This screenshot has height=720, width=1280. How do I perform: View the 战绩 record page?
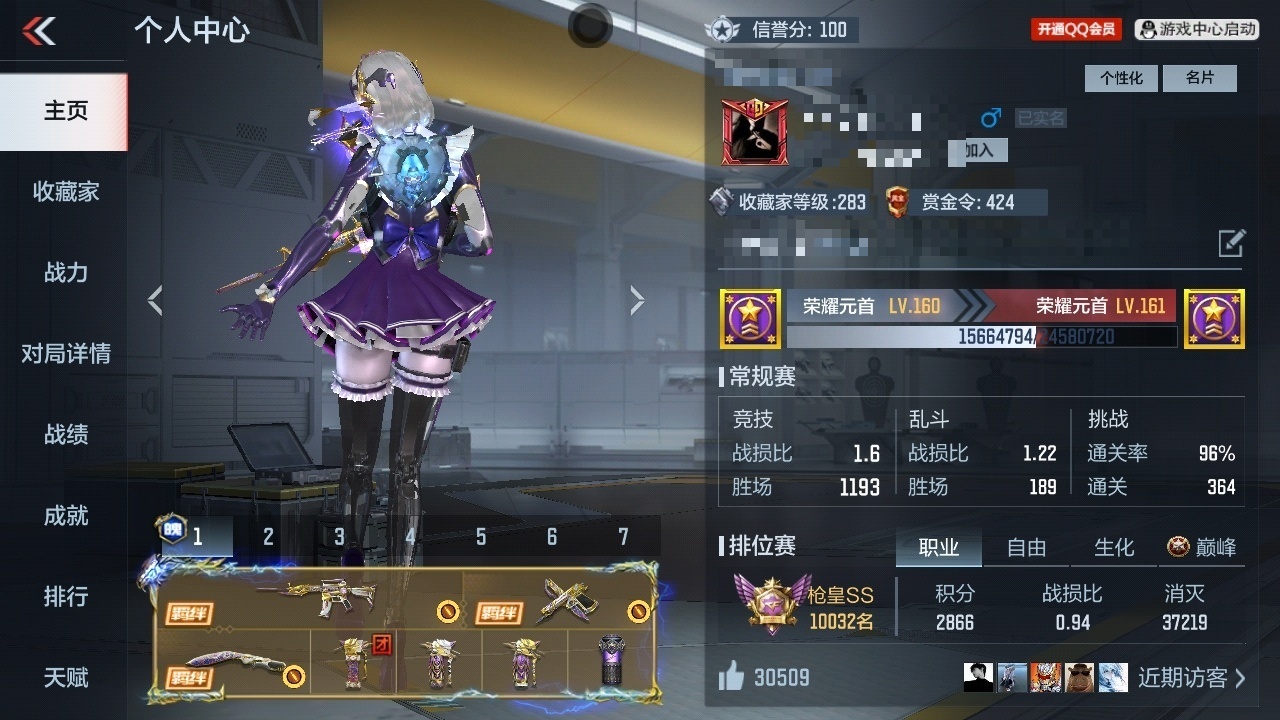point(65,435)
